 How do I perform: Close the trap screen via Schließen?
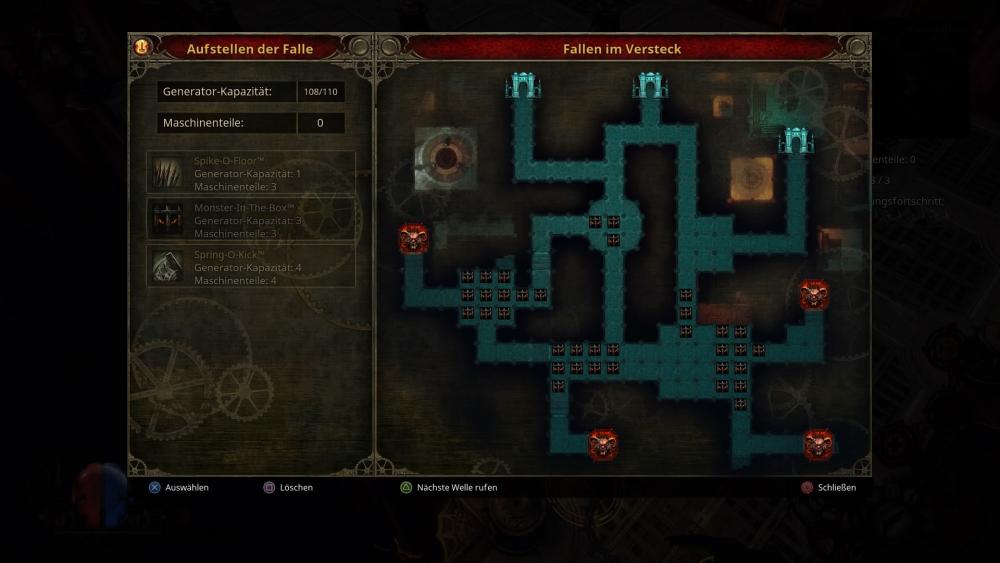836,488
